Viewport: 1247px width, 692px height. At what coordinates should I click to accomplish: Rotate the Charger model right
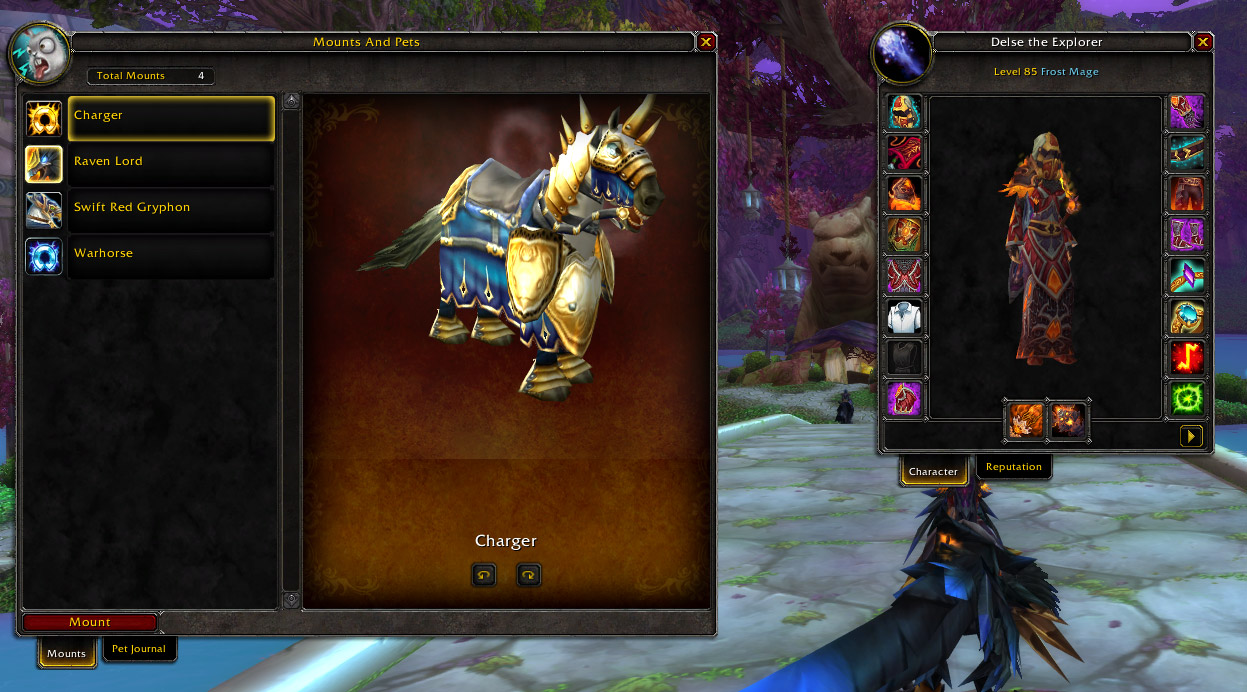pyautogui.click(x=528, y=575)
